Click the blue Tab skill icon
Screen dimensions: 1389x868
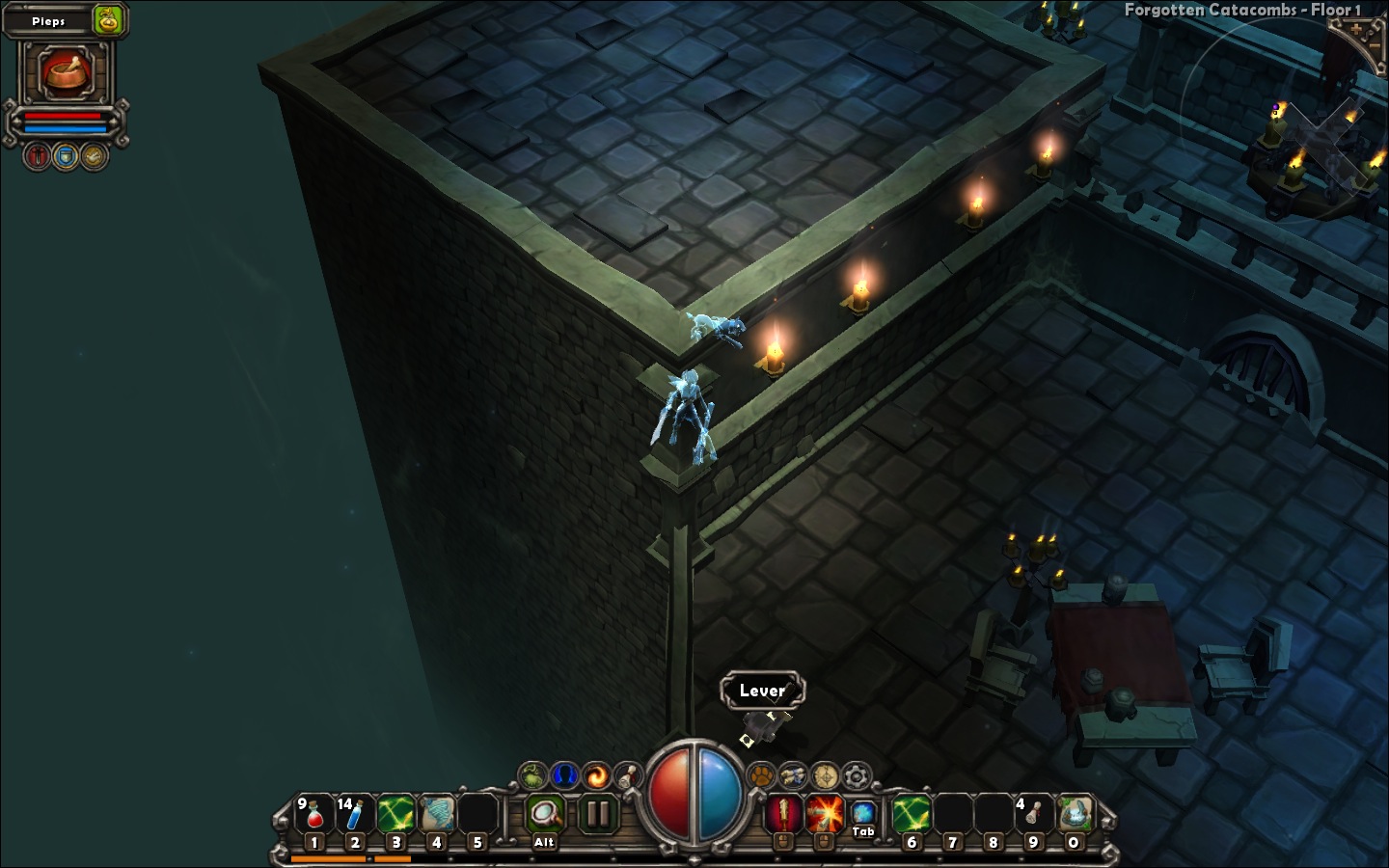863,813
